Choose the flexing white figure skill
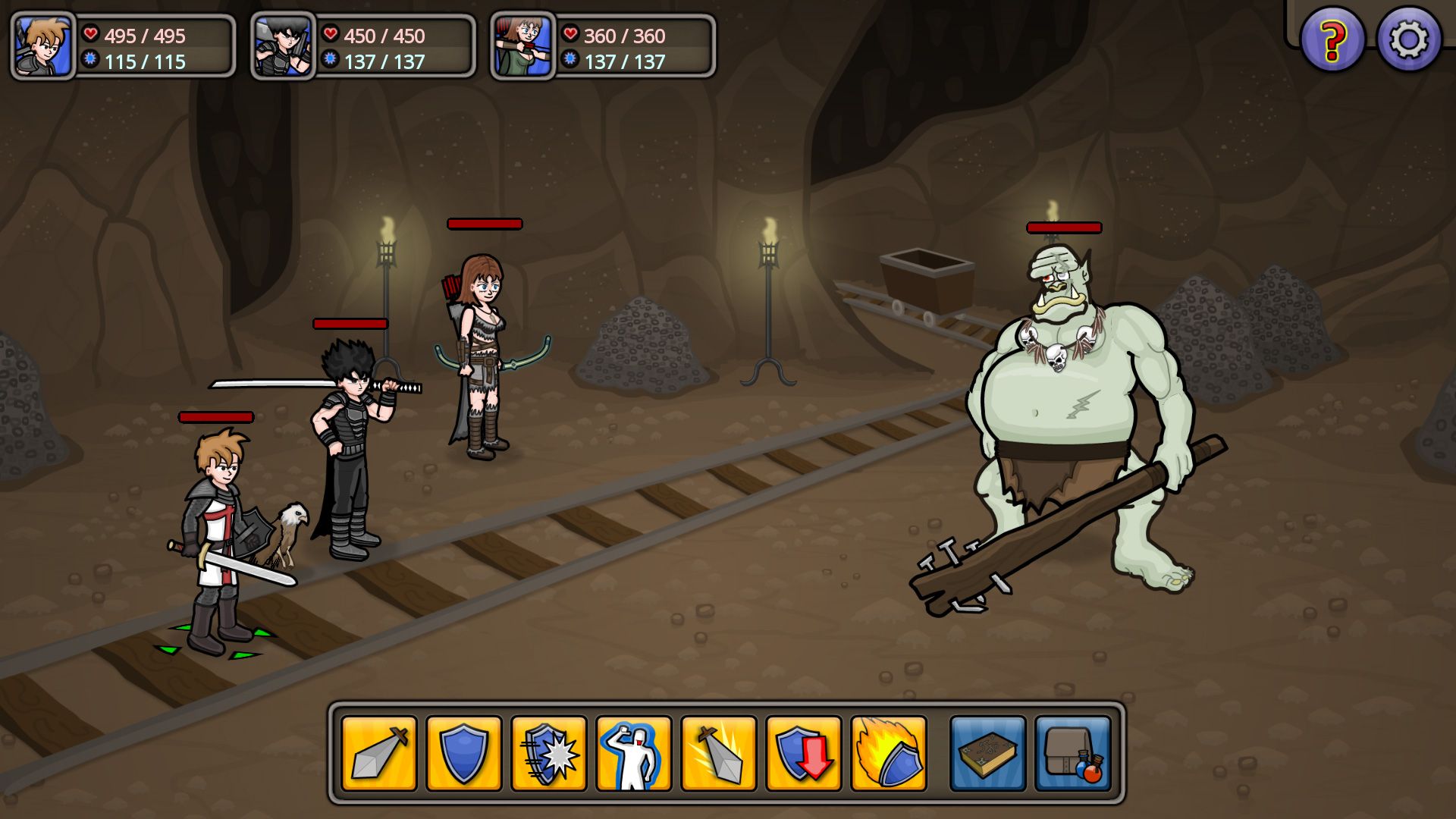 pyautogui.click(x=633, y=753)
